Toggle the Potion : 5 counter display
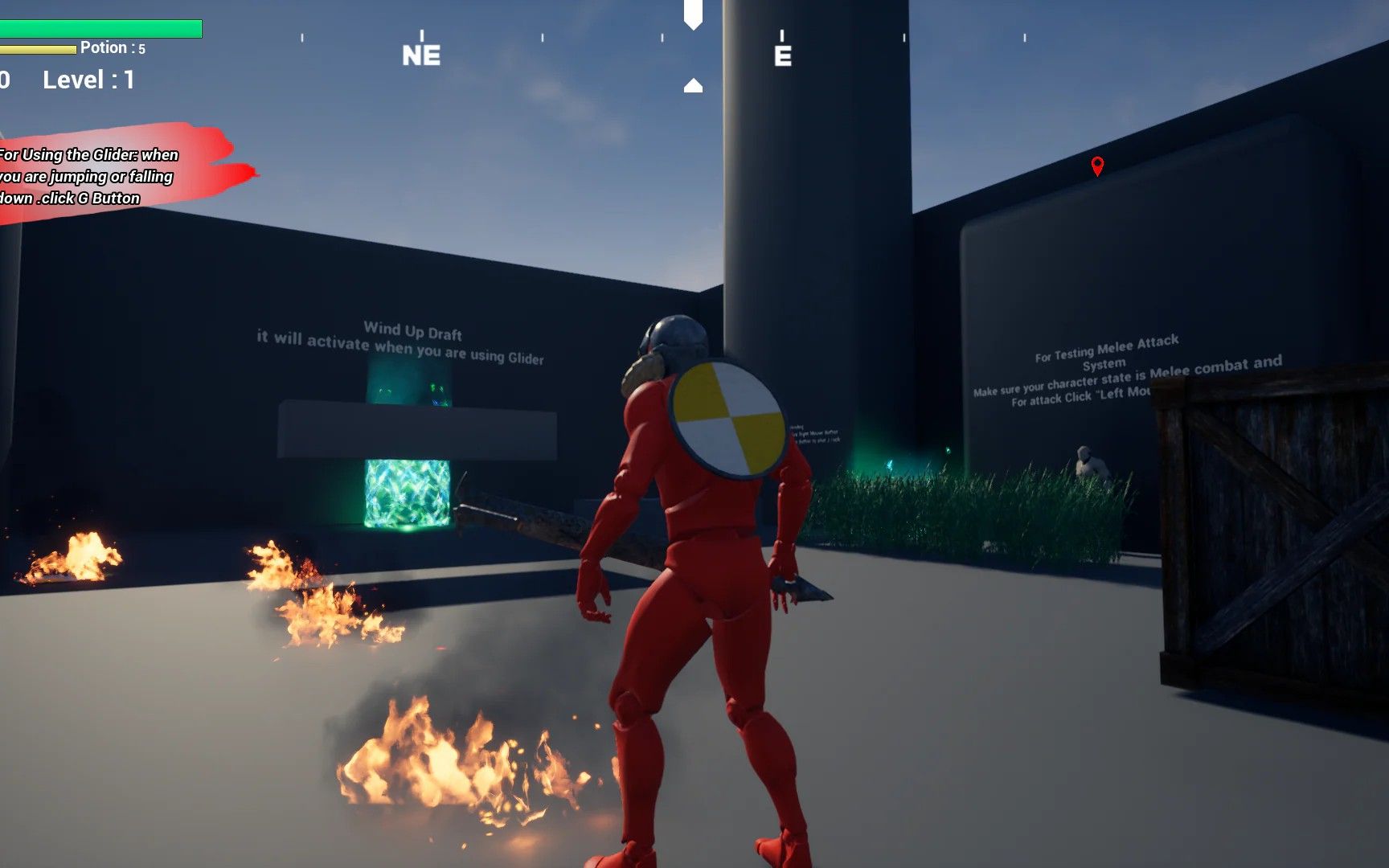The width and height of the screenshot is (1389, 868). point(111,47)
